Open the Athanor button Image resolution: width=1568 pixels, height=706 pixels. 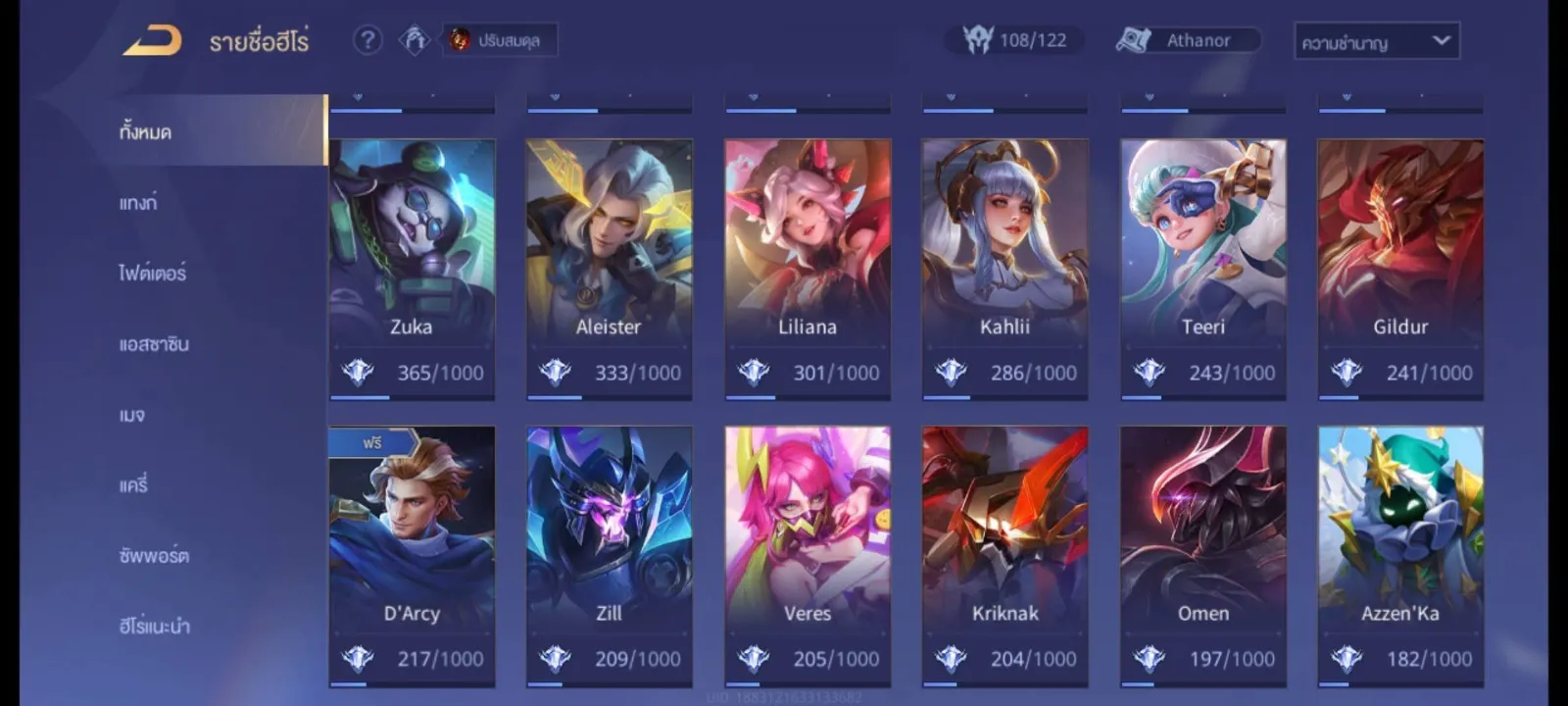tap(1188, 40)
